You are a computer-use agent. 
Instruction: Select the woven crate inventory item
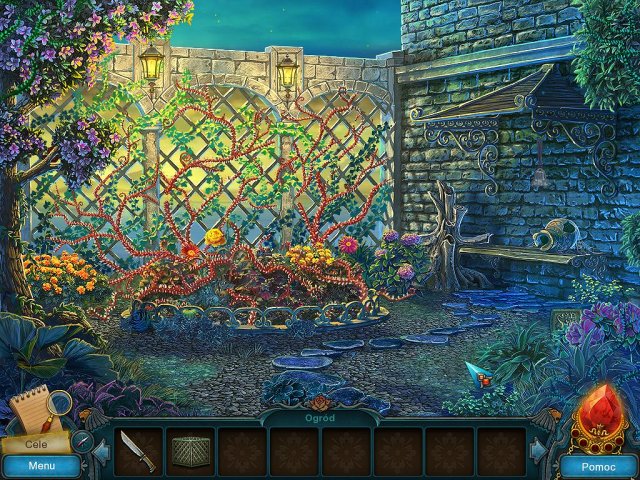[x=189, y=451]
